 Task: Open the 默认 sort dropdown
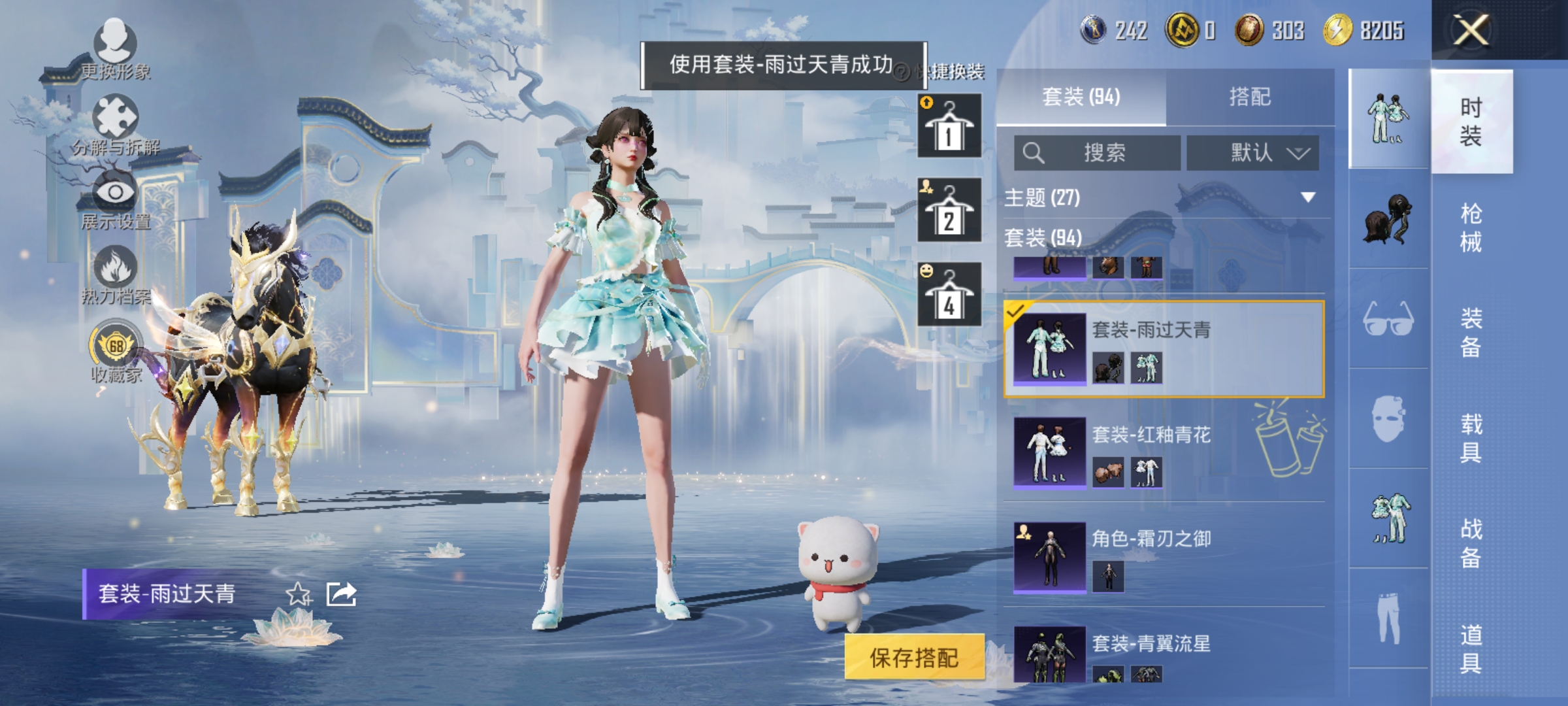[1252, 152]
